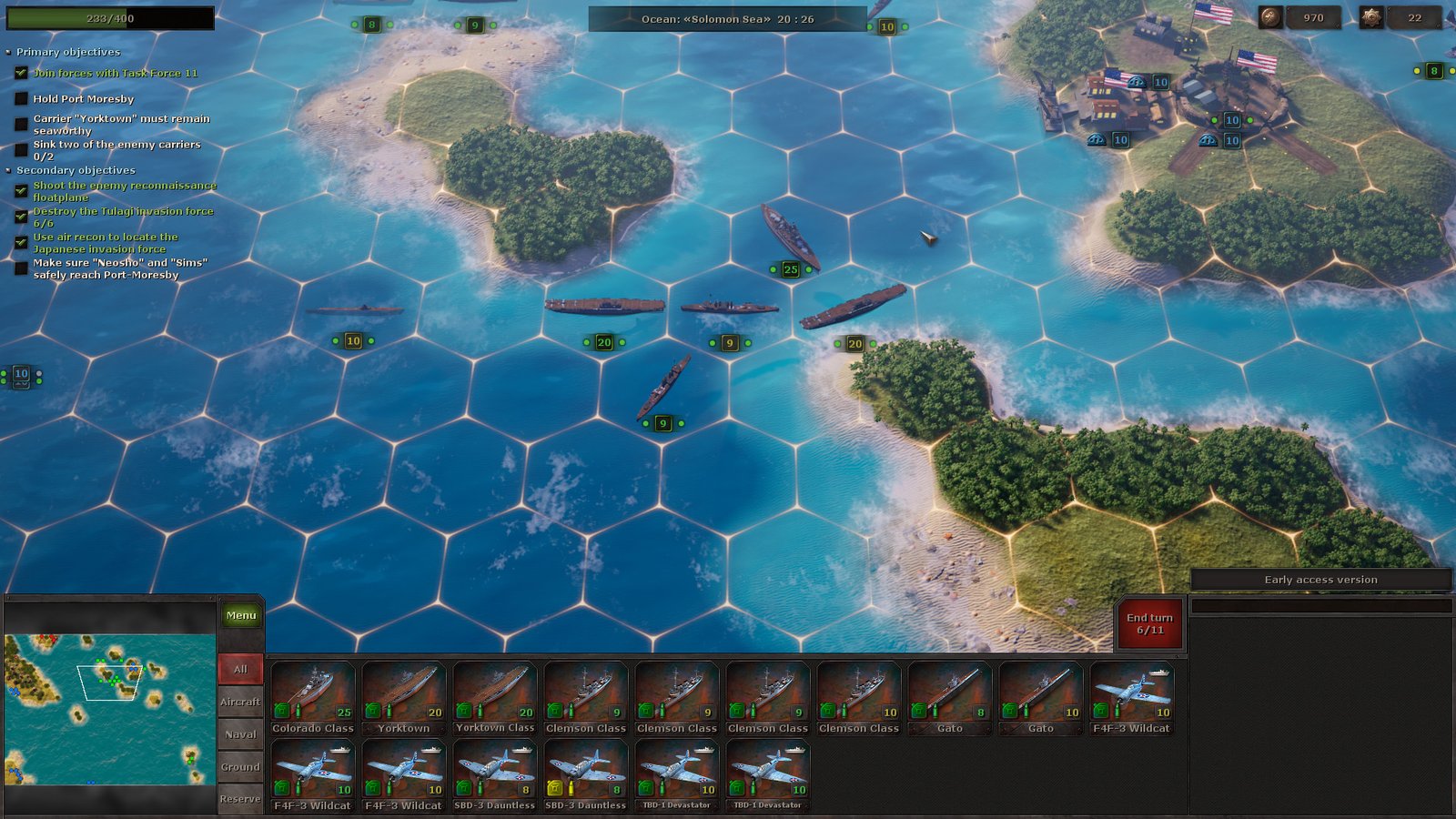Open the Menu button

coord(240,616)
